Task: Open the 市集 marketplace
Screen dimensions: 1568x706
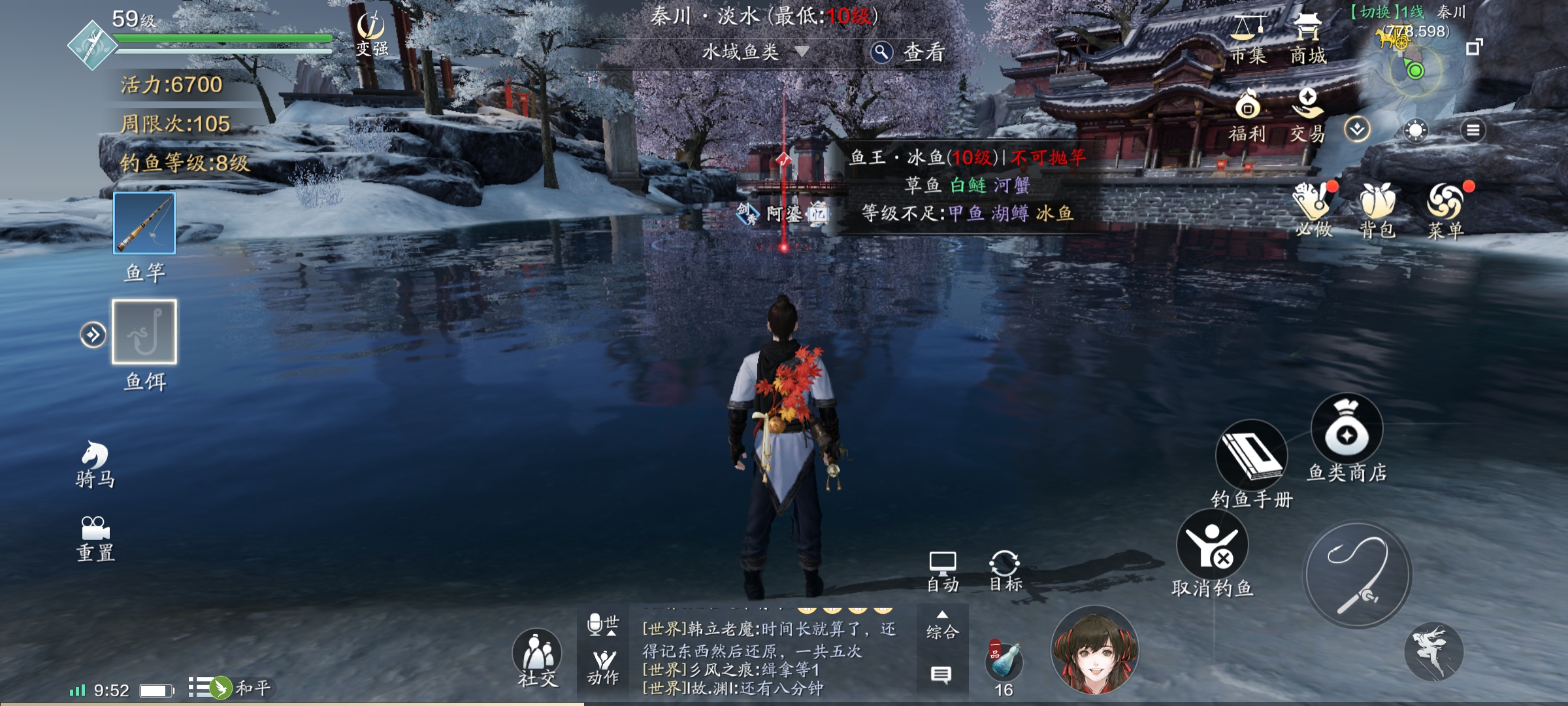Action: pyautogui.click(x=1248, y=39)
